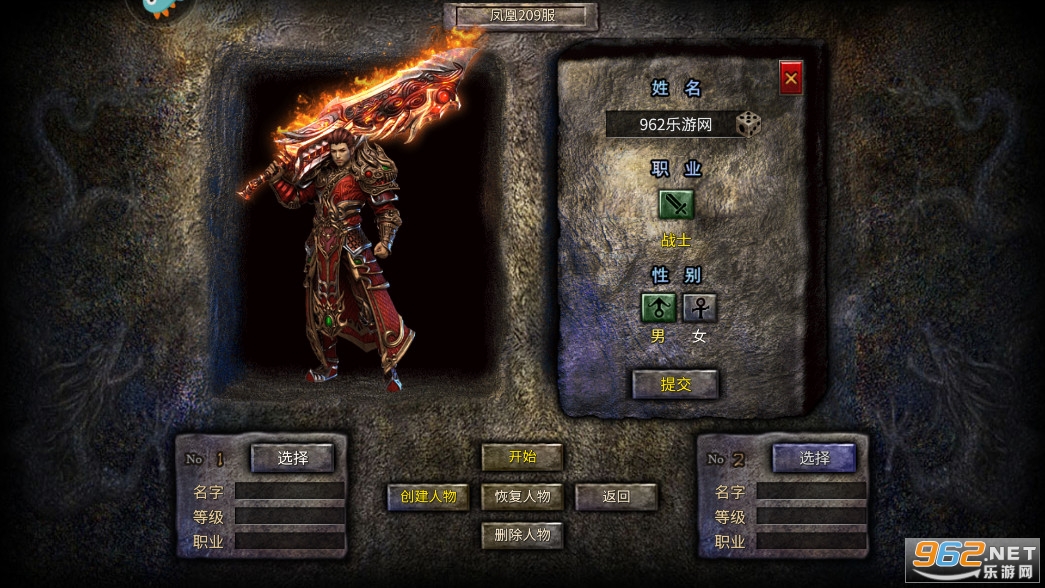
Task: Submit the new character with 提交
Action: (676, 384)
